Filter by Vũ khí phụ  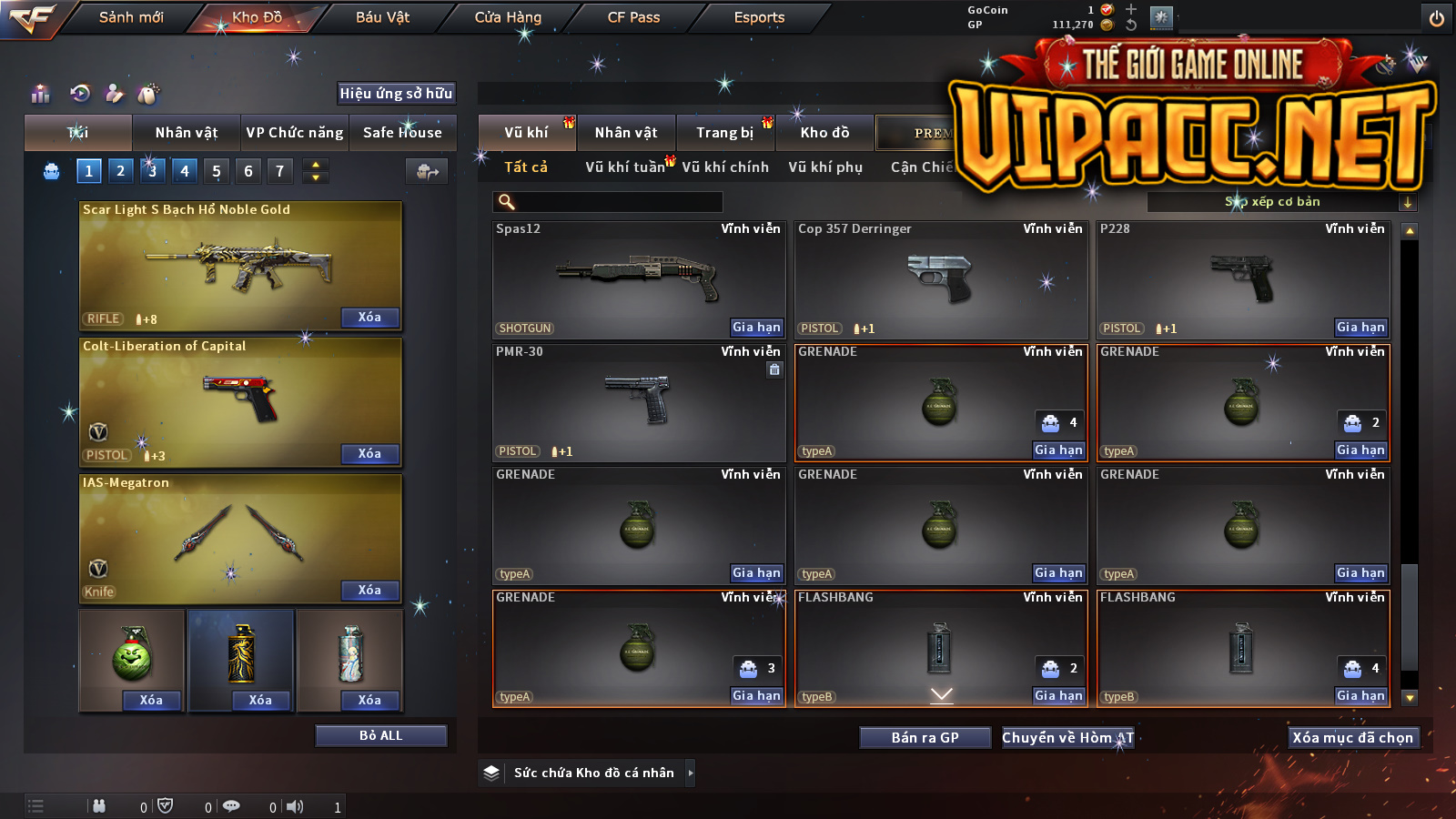[x=825, y=167]
